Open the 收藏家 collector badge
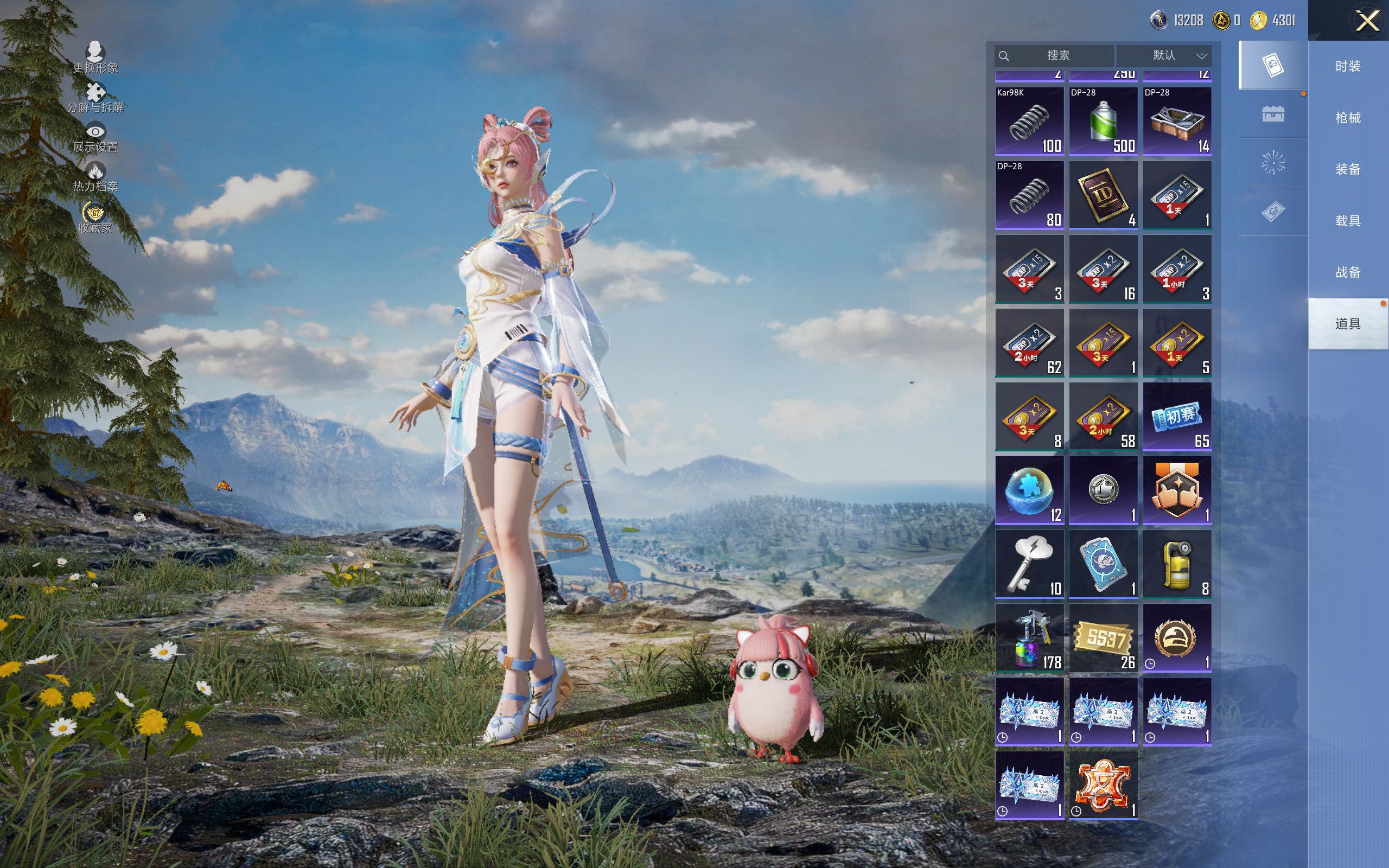 (x=95, y=218)
